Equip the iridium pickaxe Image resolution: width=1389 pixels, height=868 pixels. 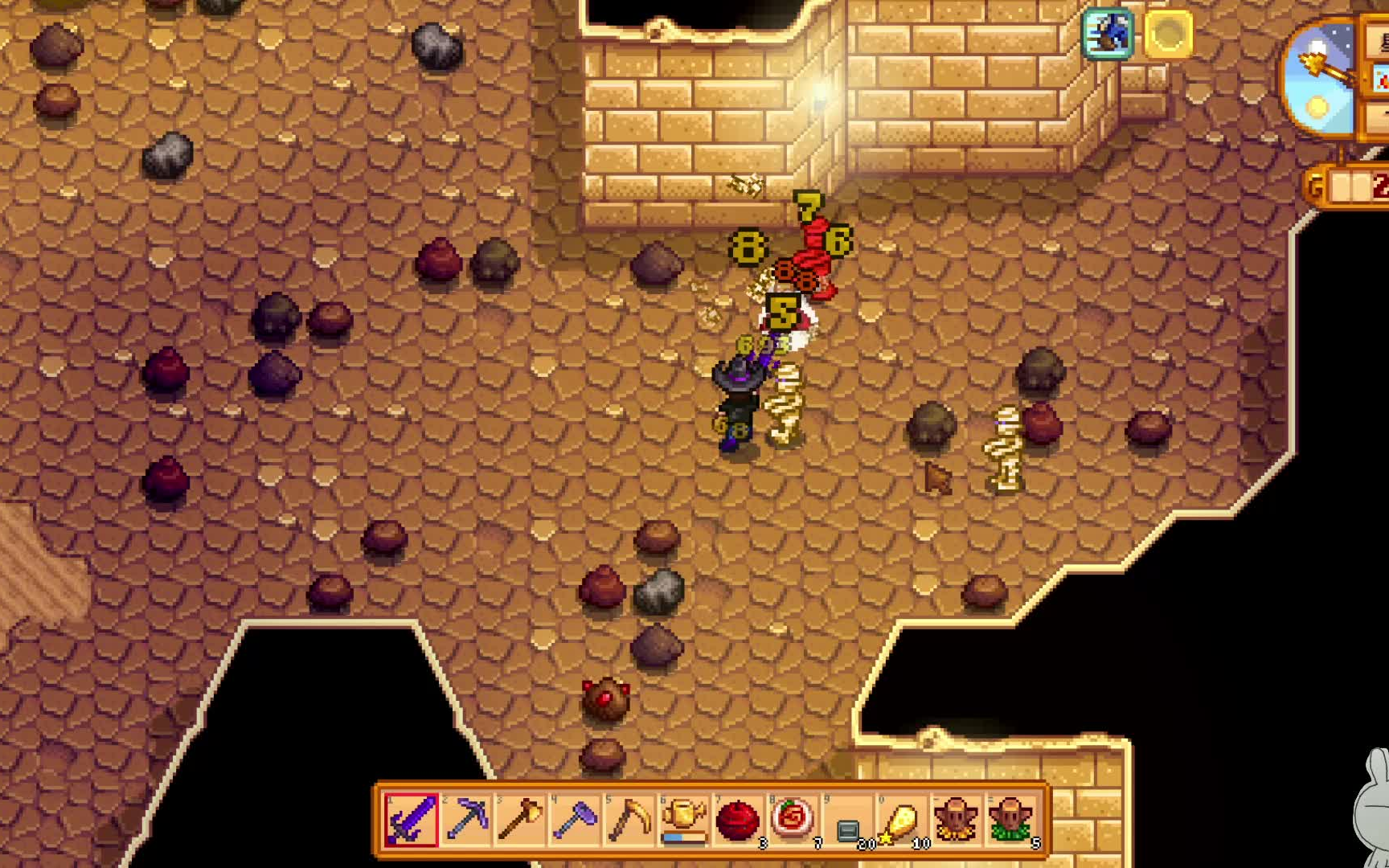466,820
